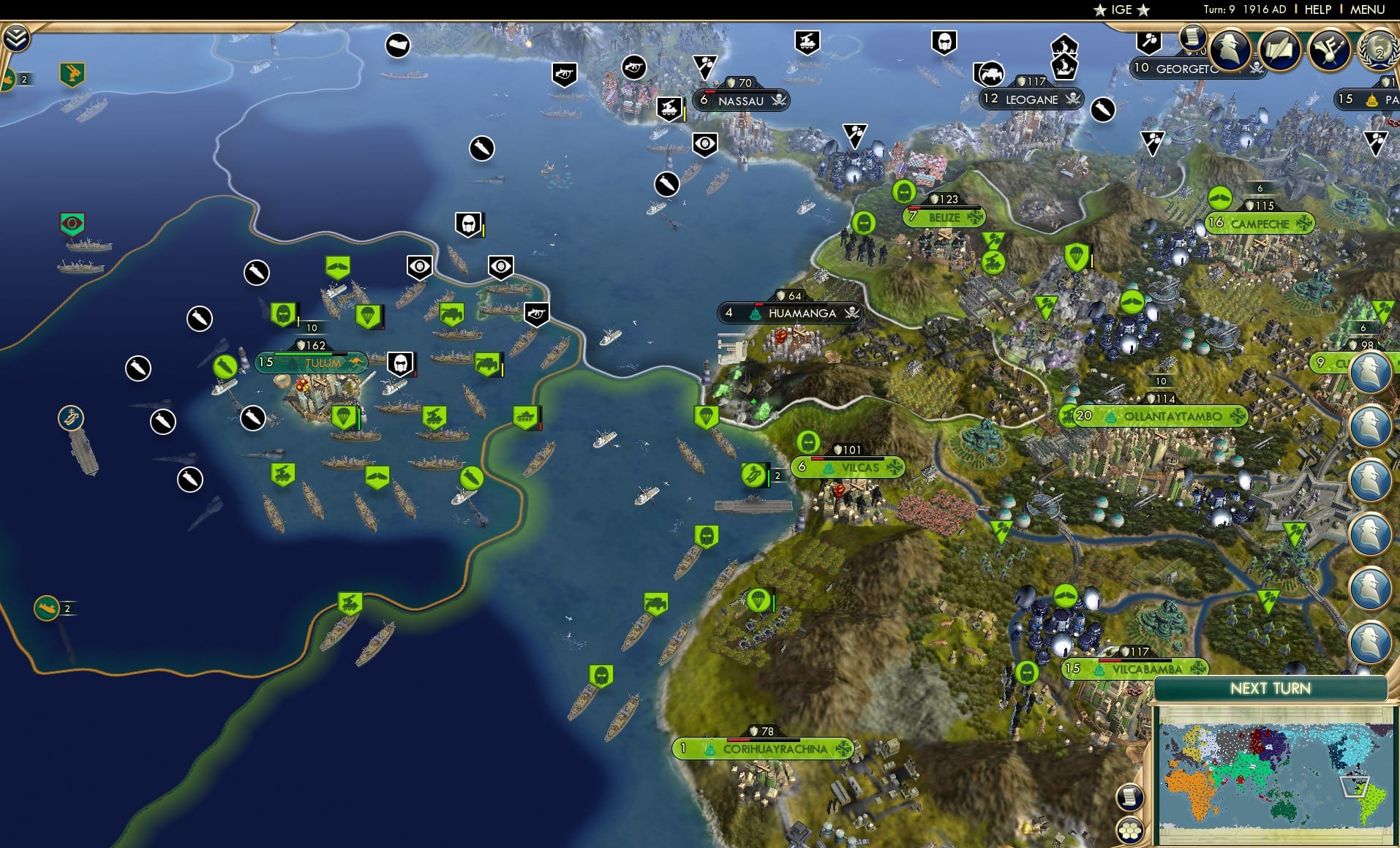1400x848 pixels.
Task: Open HELP from the top bar
Action: tap(1317, 10)
